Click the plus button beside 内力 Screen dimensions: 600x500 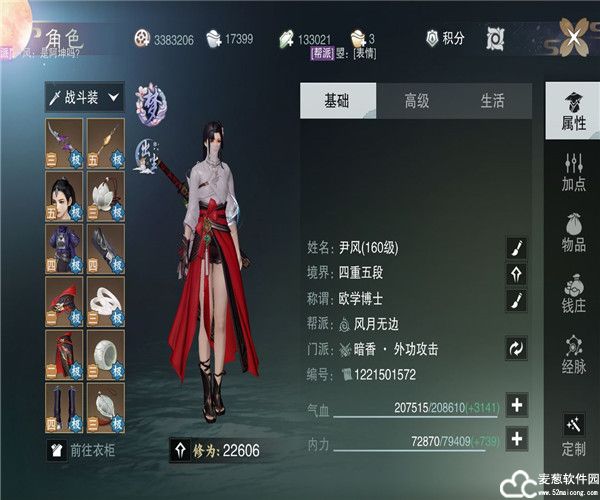click(x=517, y=438)
